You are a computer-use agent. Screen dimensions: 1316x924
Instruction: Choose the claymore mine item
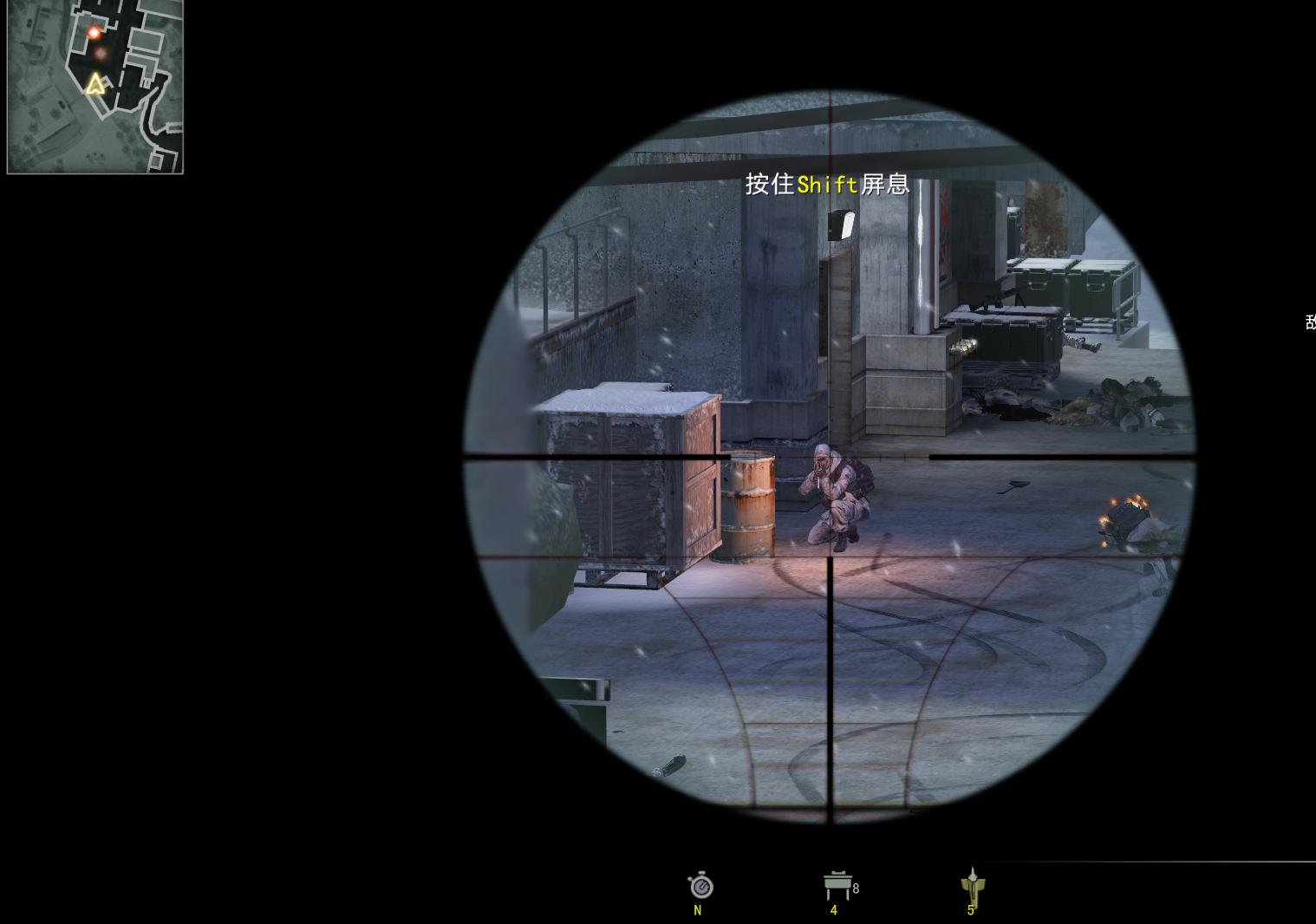point(837,885)
